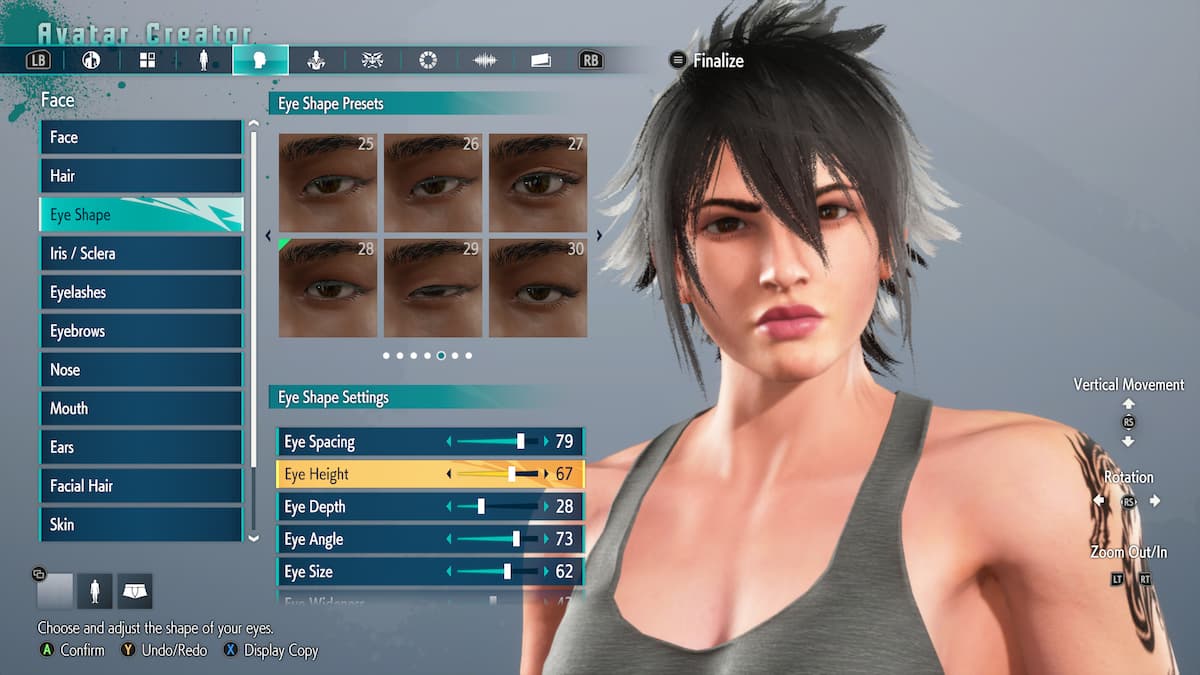Choose the Nose customization entry
The width and height of the screenshot is (1200, 675).
click(140, 370)
